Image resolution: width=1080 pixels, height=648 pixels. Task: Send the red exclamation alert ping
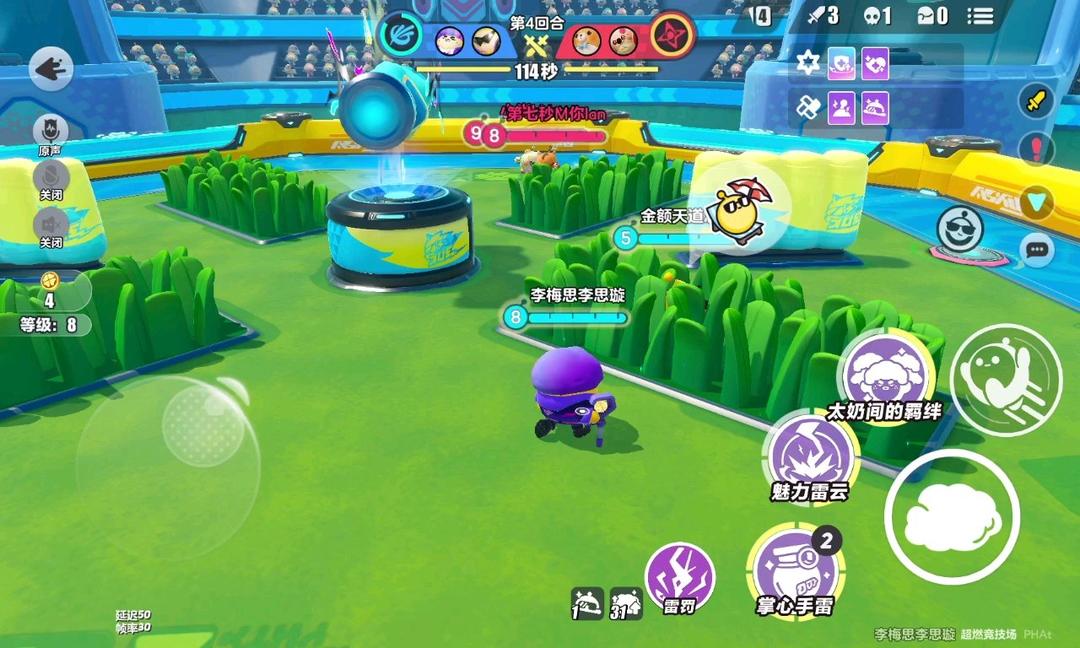[1037, 150]
